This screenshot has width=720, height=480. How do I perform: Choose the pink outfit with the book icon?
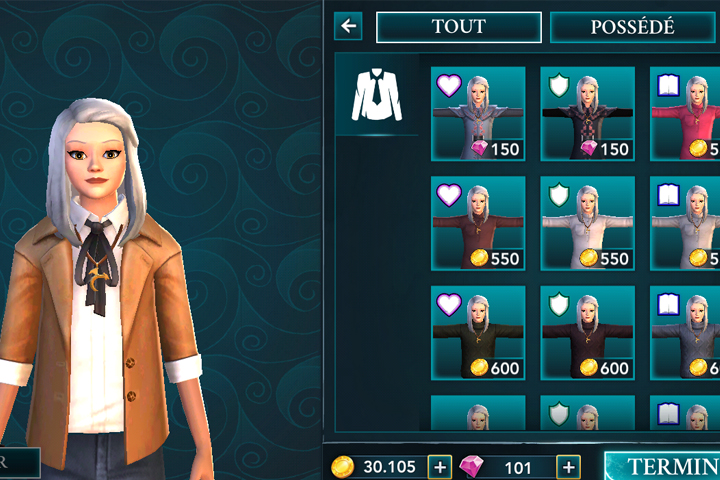click(686, 113)
